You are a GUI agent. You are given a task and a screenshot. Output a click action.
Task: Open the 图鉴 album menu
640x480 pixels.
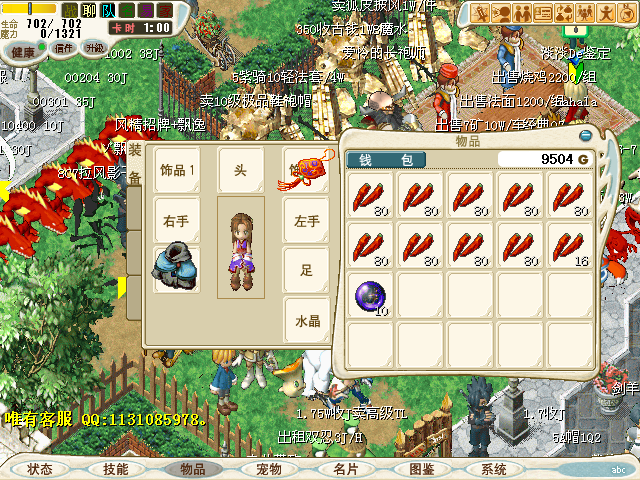[421, 469]
